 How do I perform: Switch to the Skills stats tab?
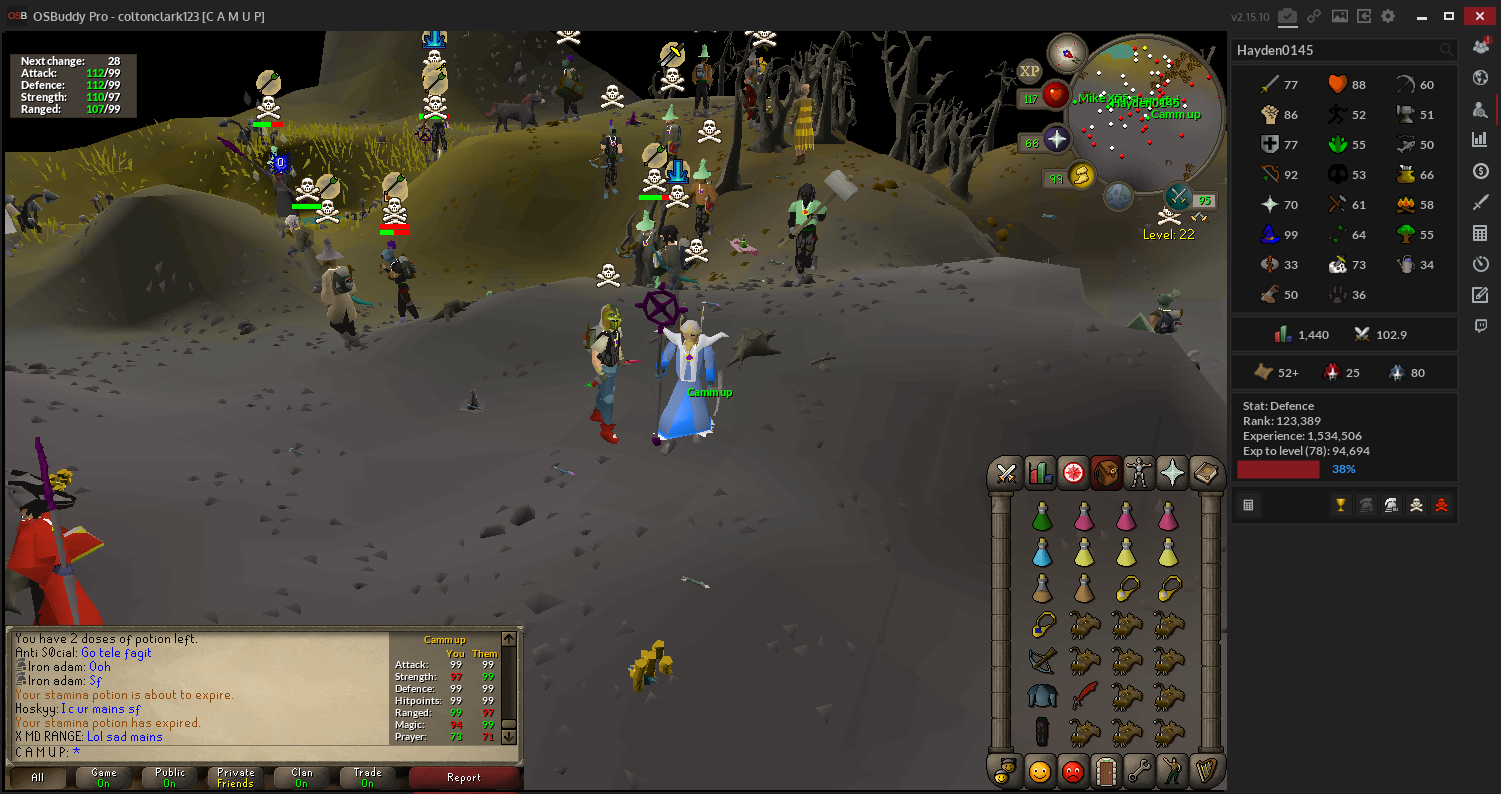click(1040, 473)
